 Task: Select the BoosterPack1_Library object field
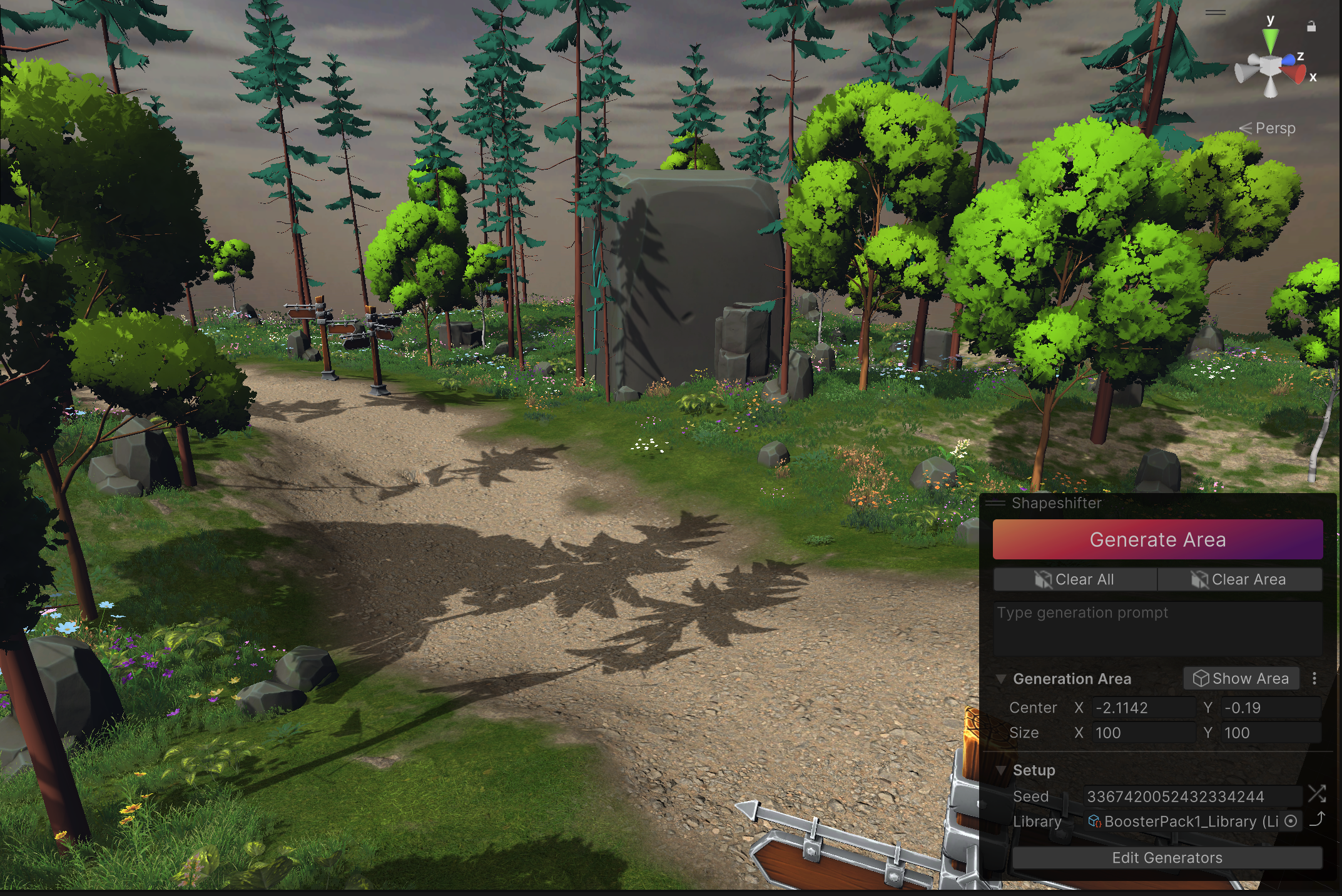pos(1182,822)
